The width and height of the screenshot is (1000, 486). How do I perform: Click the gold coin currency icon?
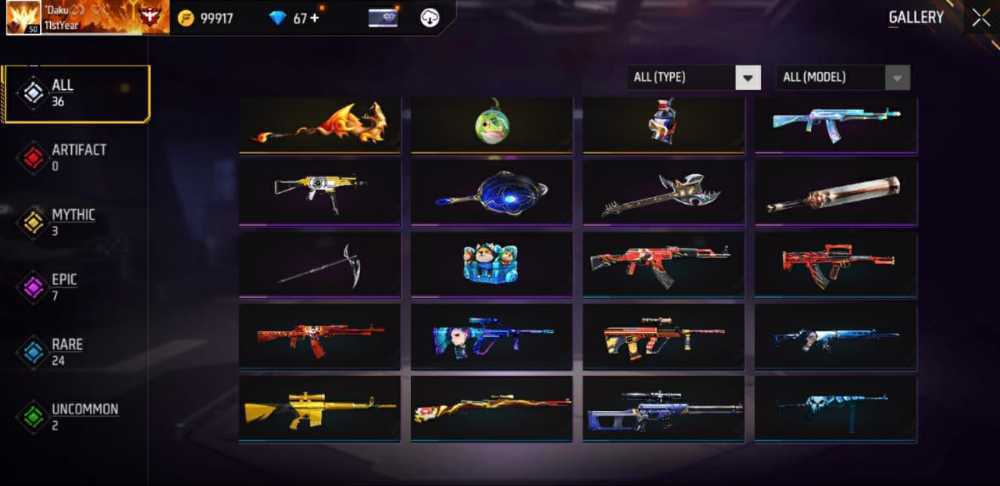pyautogui.click(x=186, y=18)
